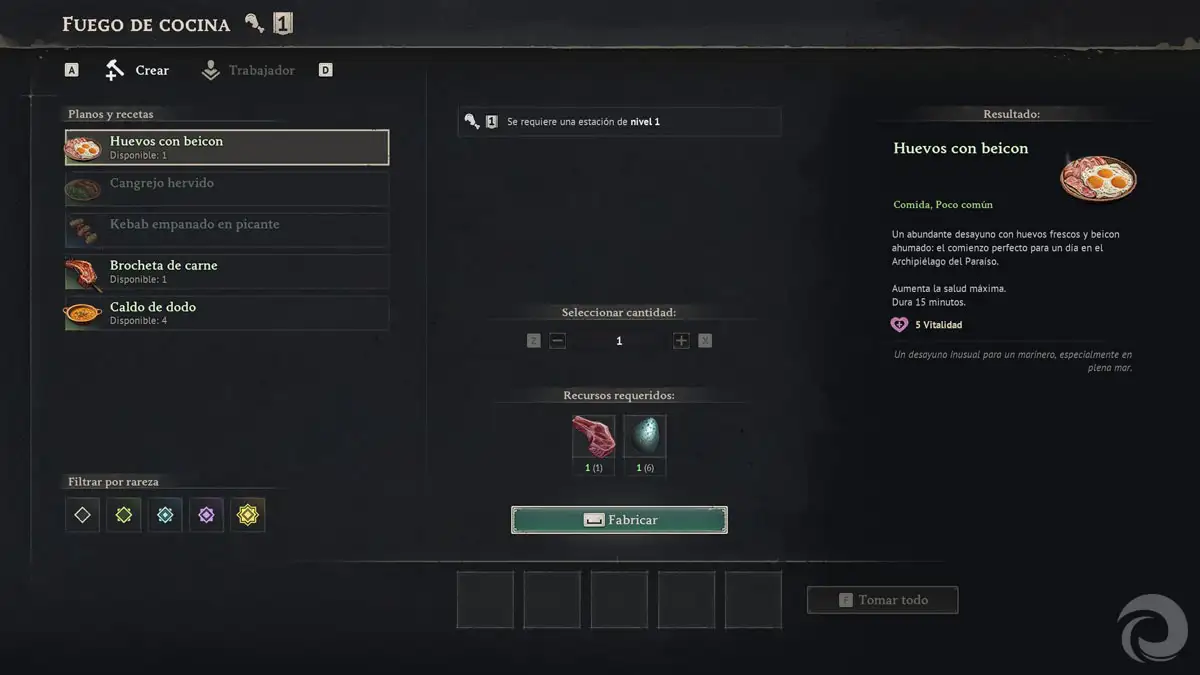Switch to the Crear tab
1200x675 pixels.
click(138, 70)
